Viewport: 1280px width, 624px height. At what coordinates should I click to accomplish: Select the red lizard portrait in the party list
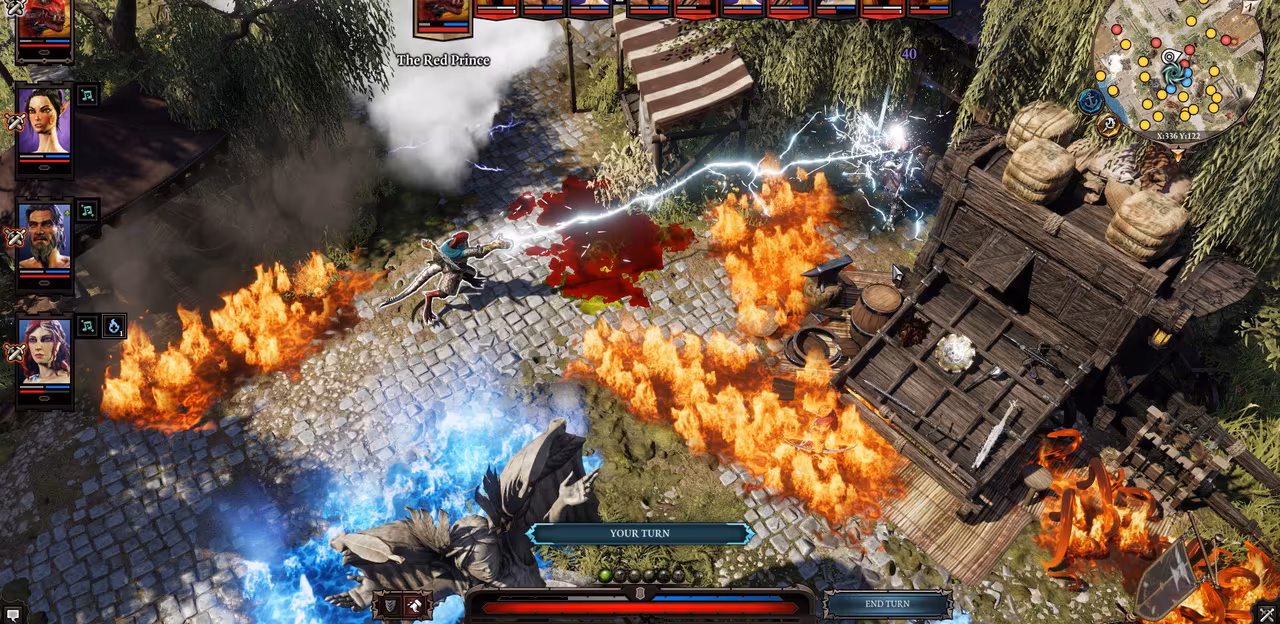point(45,22)
